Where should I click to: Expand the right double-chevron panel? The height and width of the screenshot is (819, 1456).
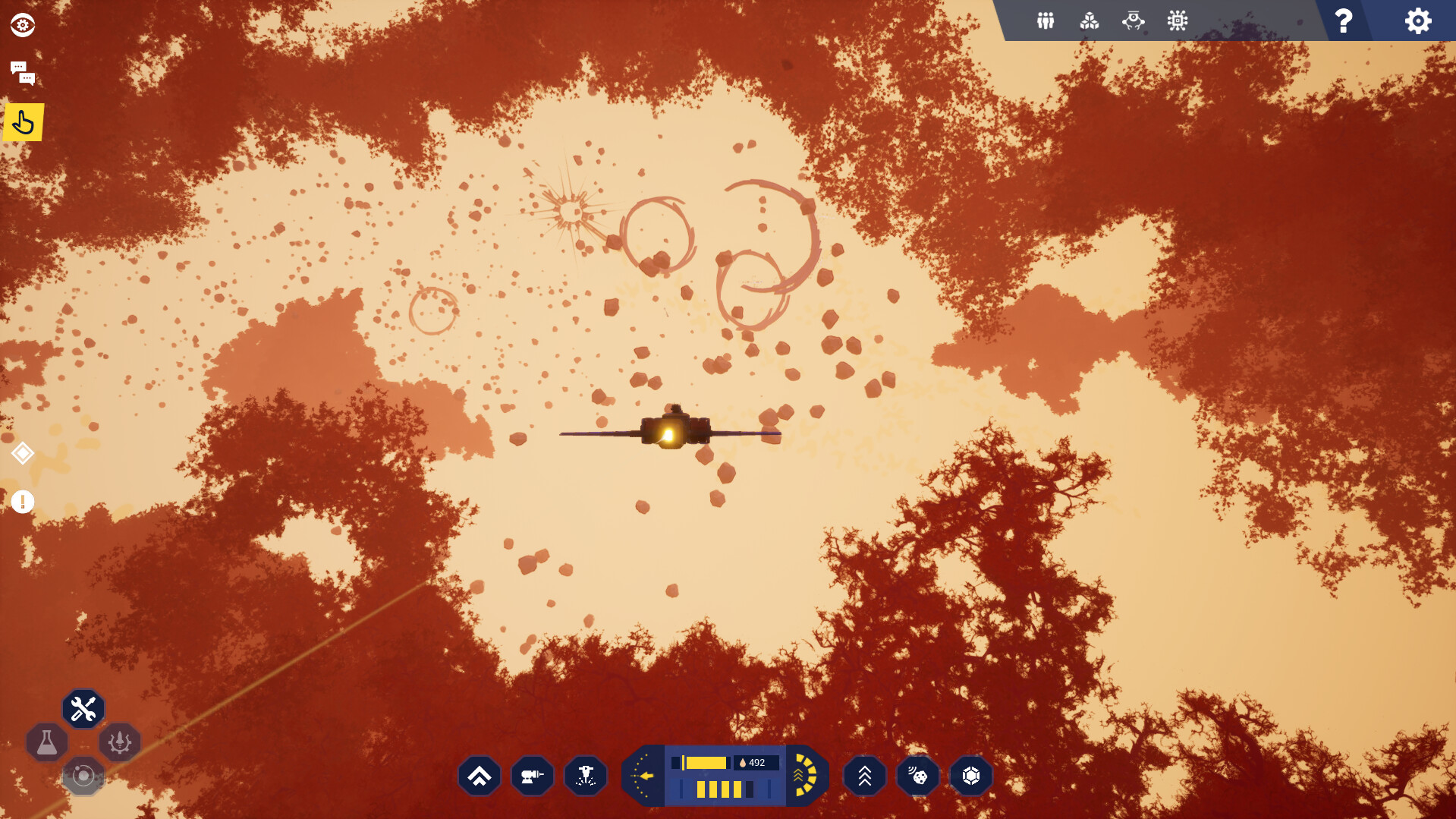pos(864,775)
